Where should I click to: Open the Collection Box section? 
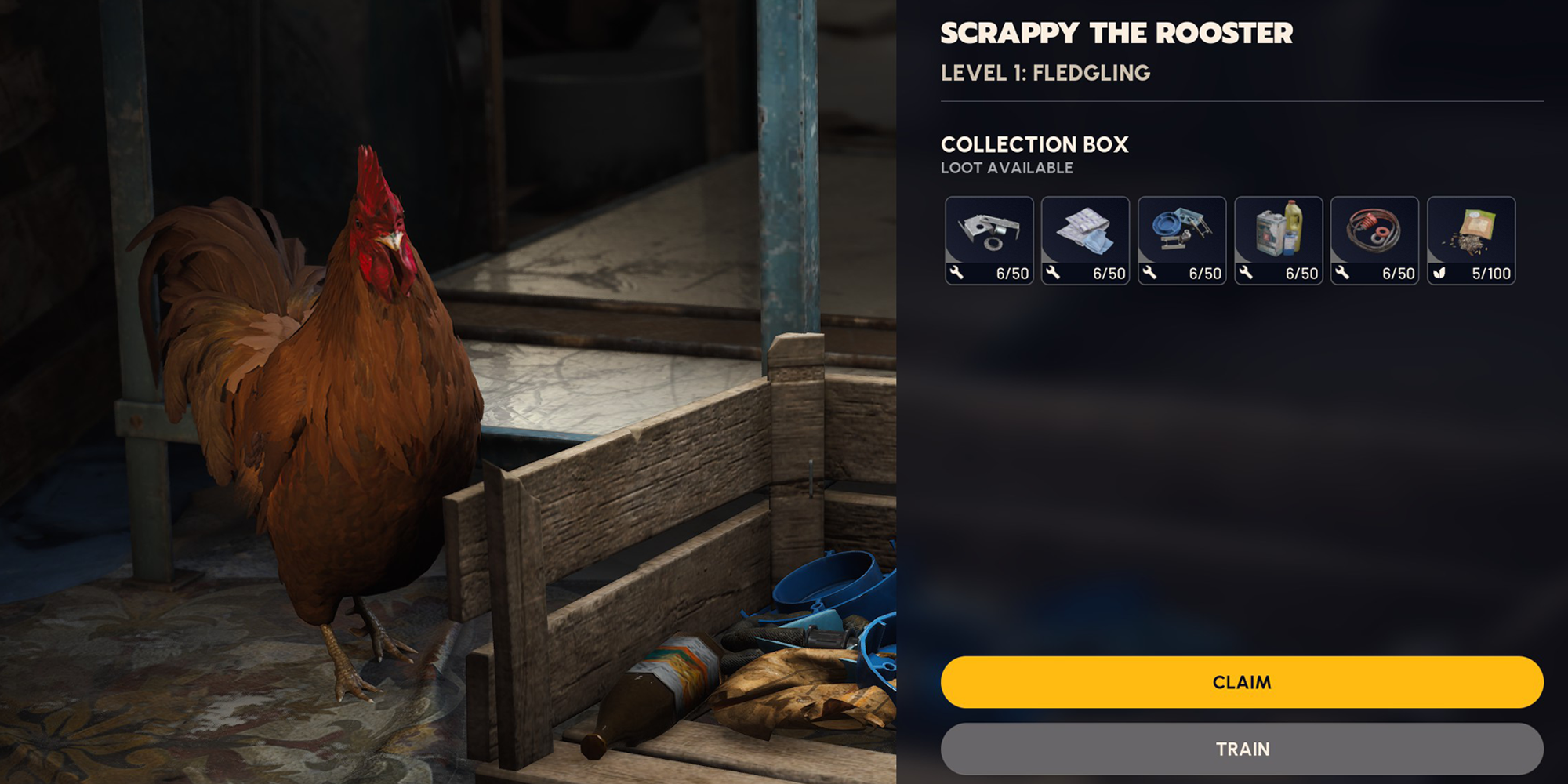(x=1035, y=144)
